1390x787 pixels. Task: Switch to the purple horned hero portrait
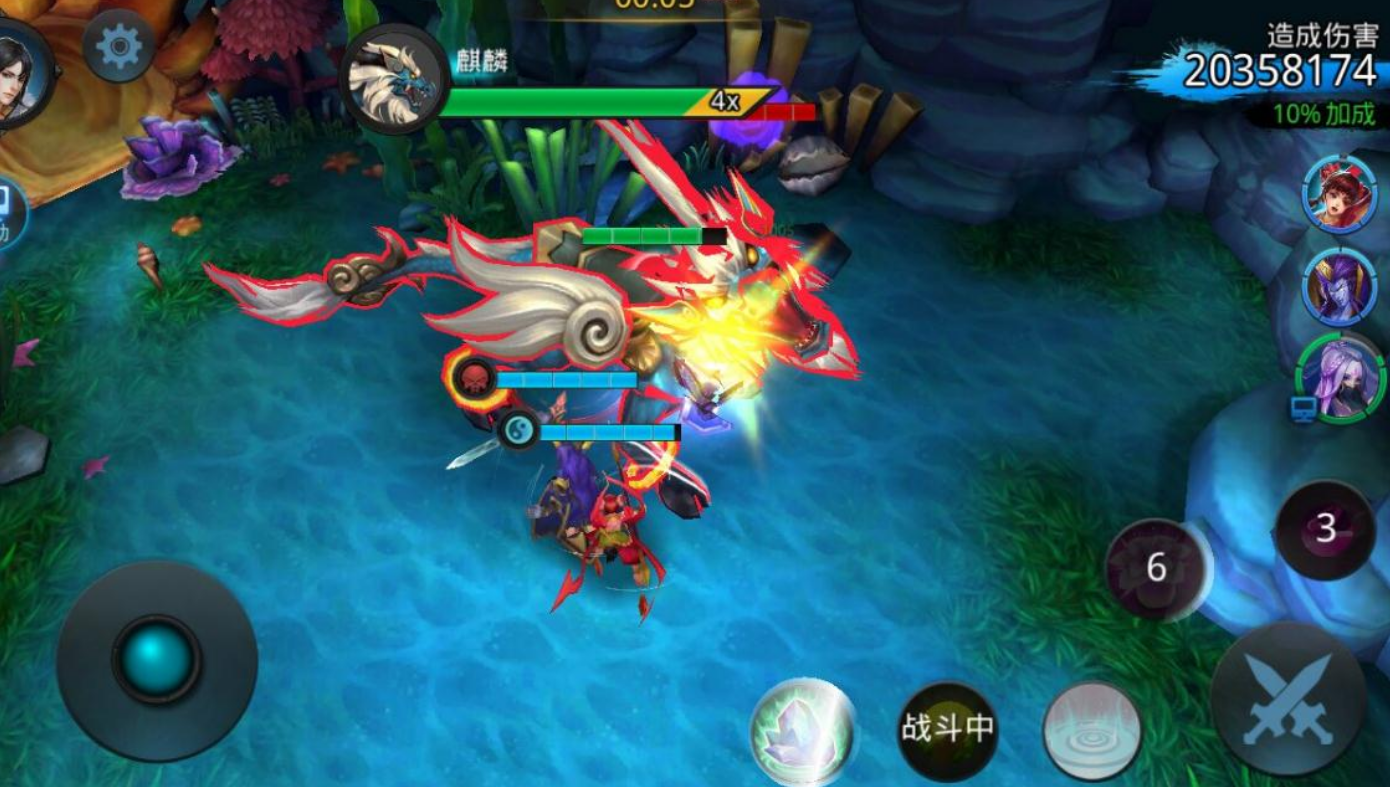coord(1340,288)
